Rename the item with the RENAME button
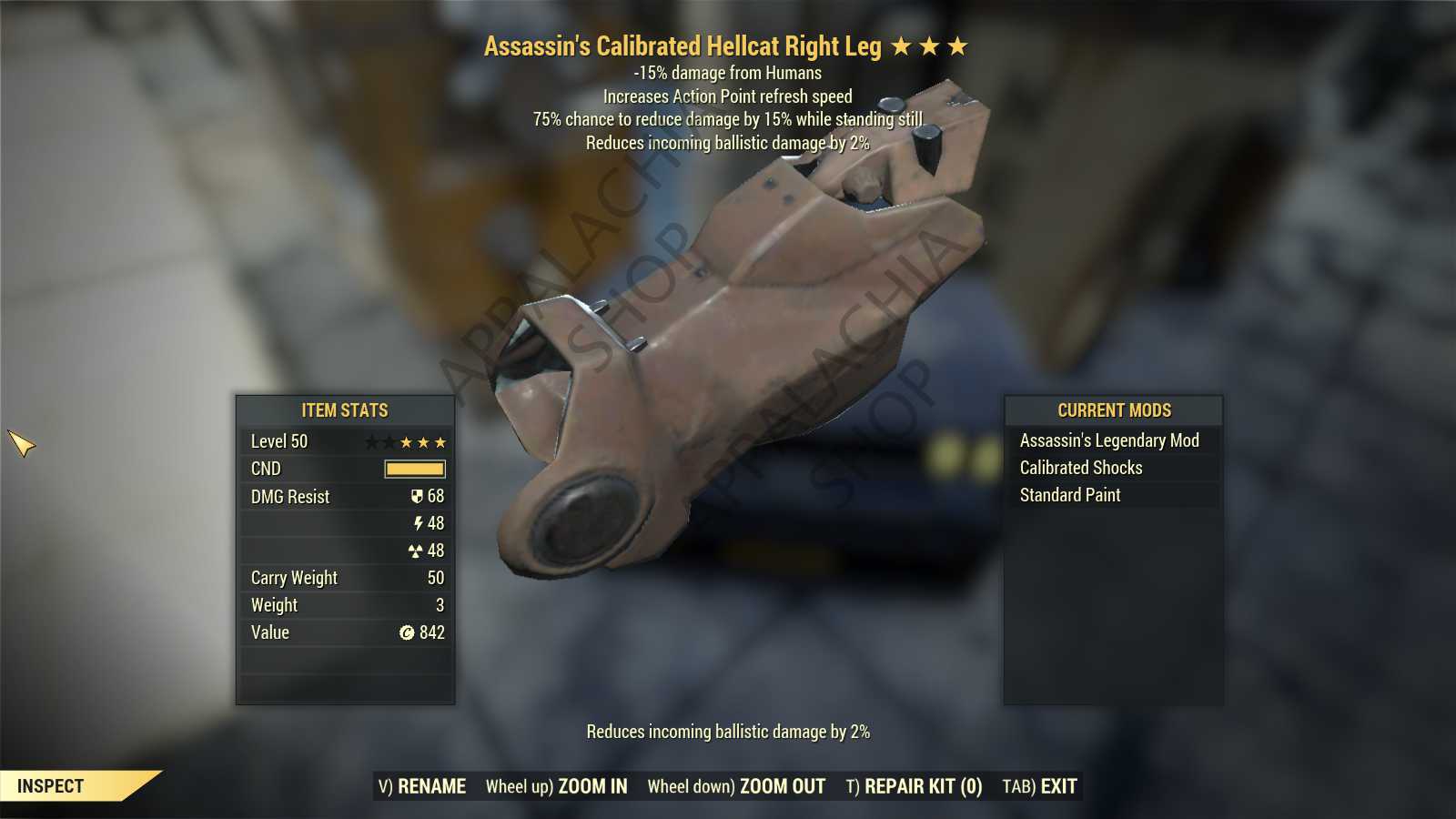The height and width of the screenshot is (819, 1456). coord(422,786)
